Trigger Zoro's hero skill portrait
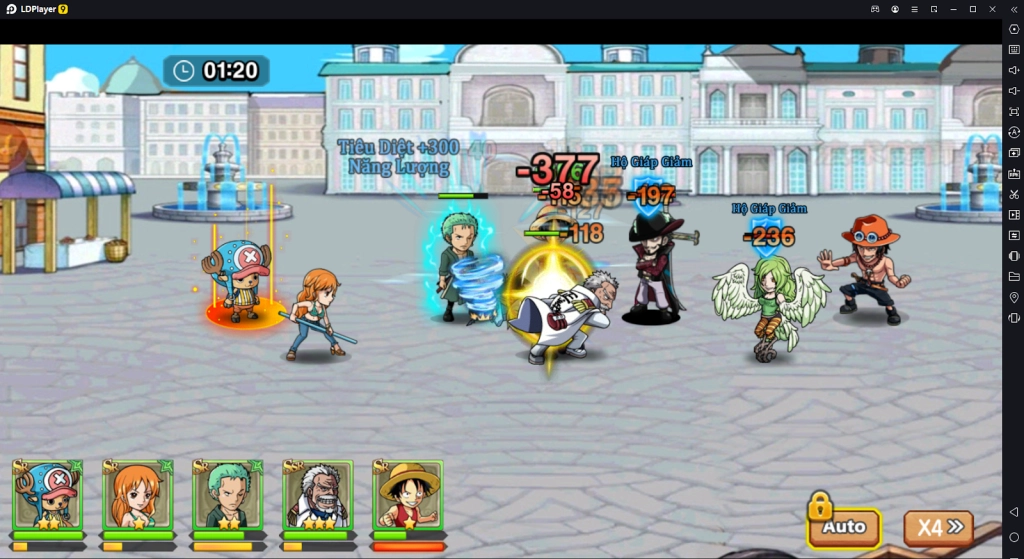The width and height of the screenshot is (1024, 559). [x=228, y=495]
